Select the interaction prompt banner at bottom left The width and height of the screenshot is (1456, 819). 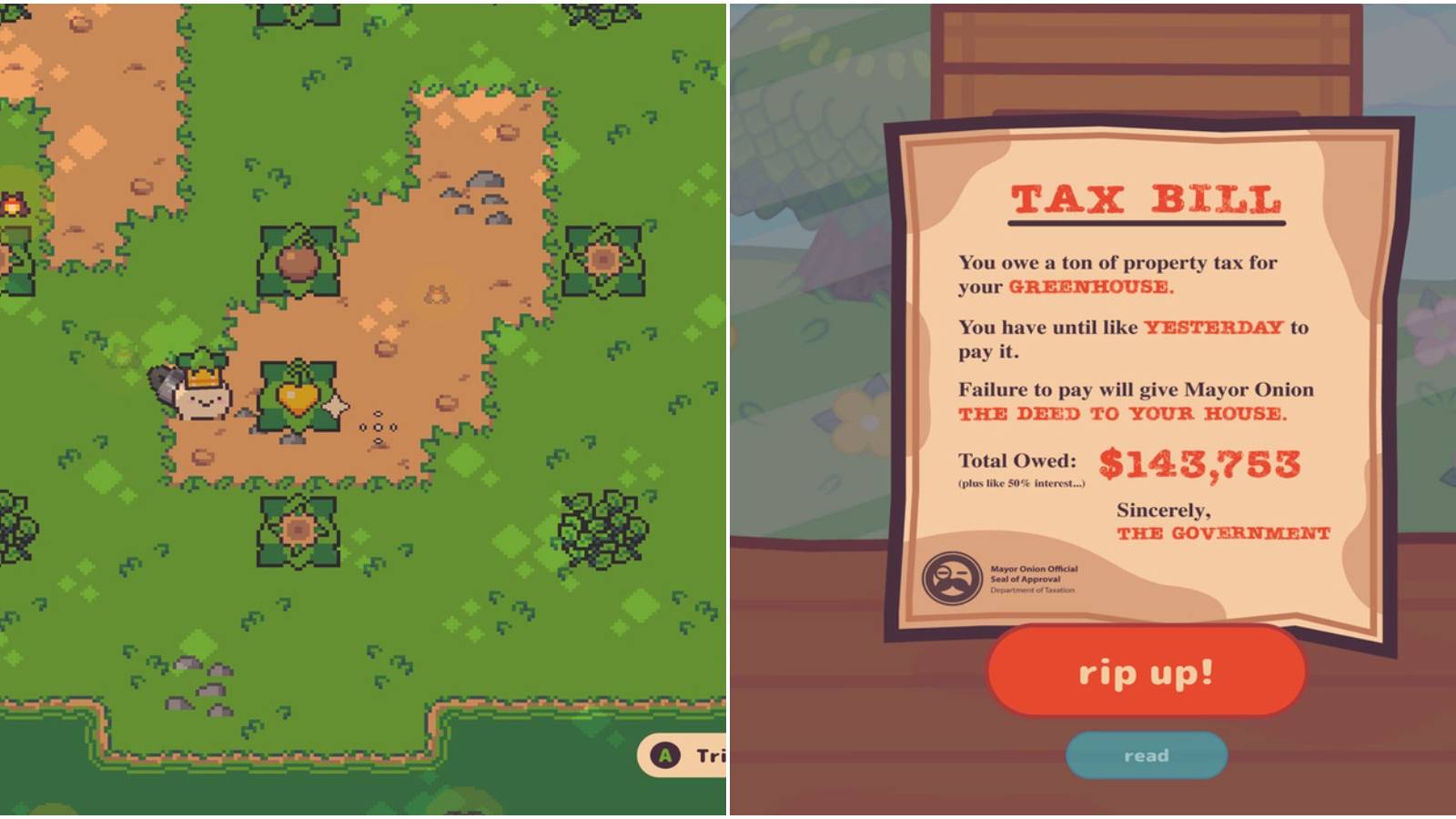682,753
